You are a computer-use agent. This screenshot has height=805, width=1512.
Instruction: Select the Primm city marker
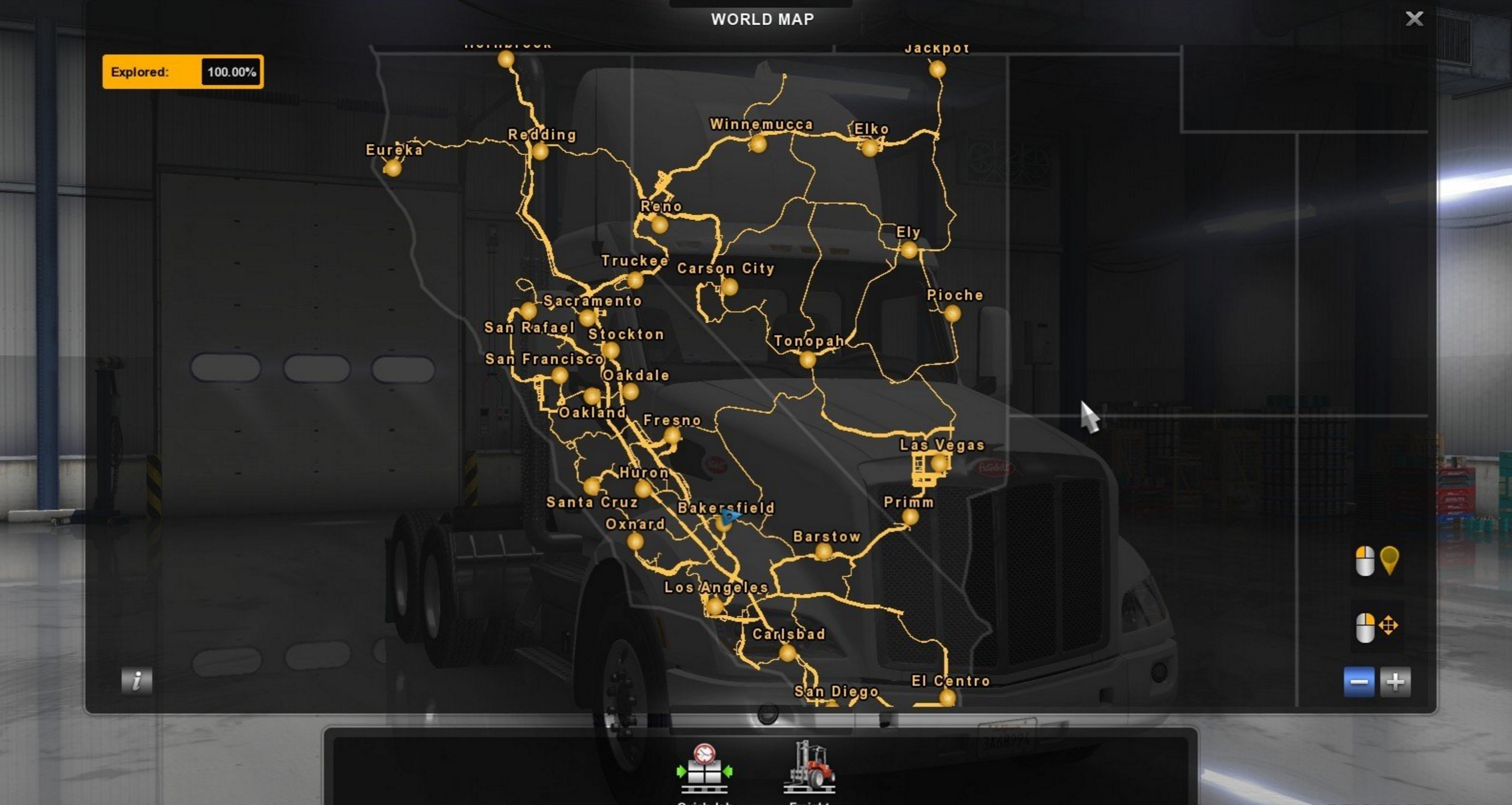(910, 518)
